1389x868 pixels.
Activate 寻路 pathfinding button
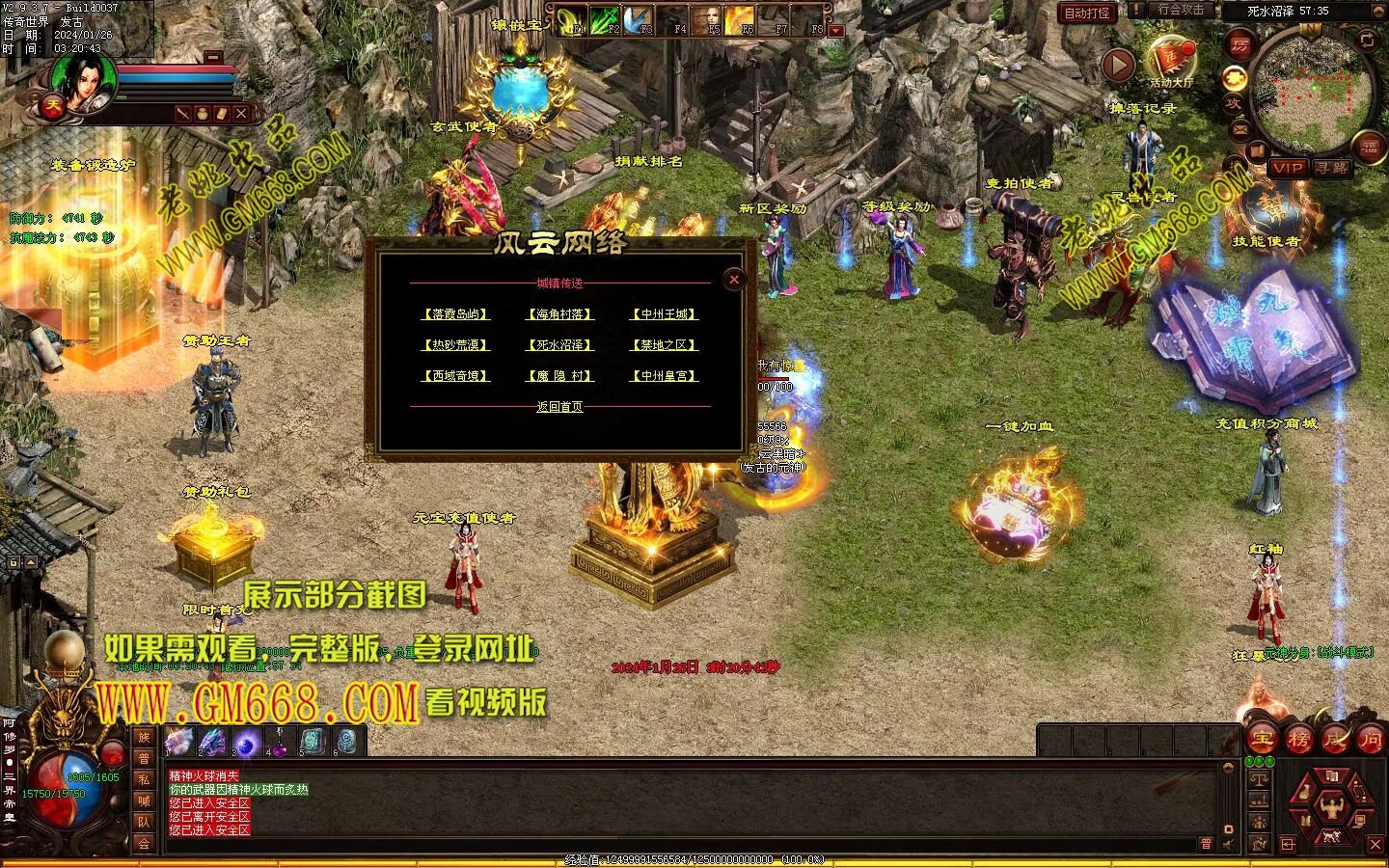point(1332,168)
